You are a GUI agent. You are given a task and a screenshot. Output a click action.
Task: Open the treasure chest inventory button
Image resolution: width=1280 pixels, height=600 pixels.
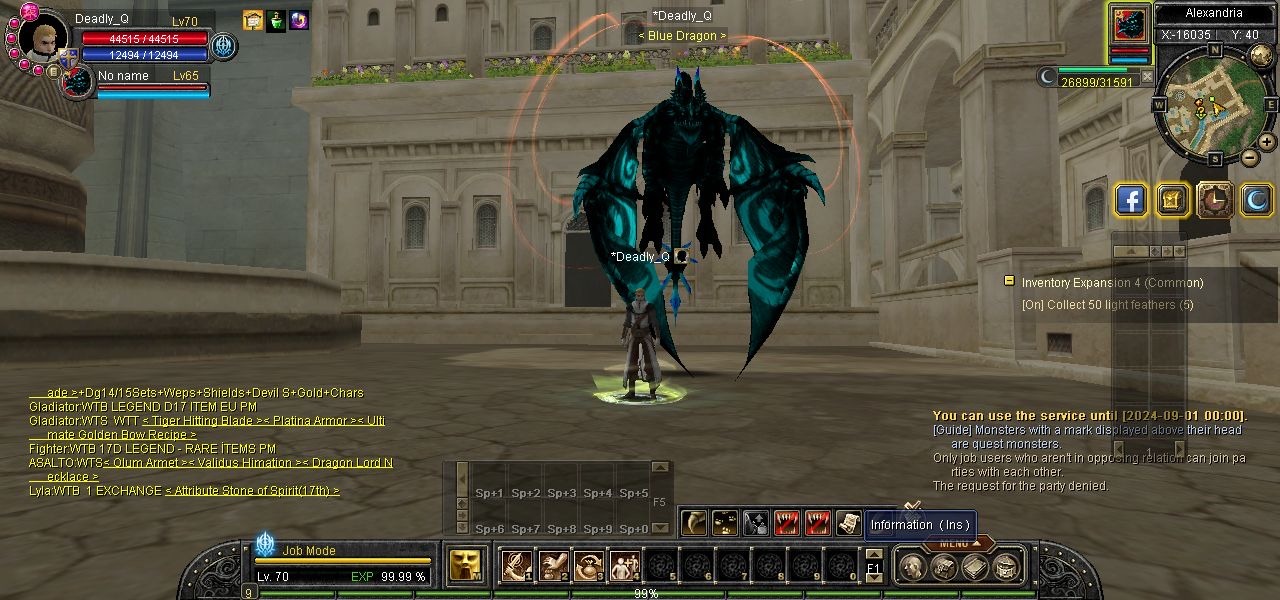(942, 568)
